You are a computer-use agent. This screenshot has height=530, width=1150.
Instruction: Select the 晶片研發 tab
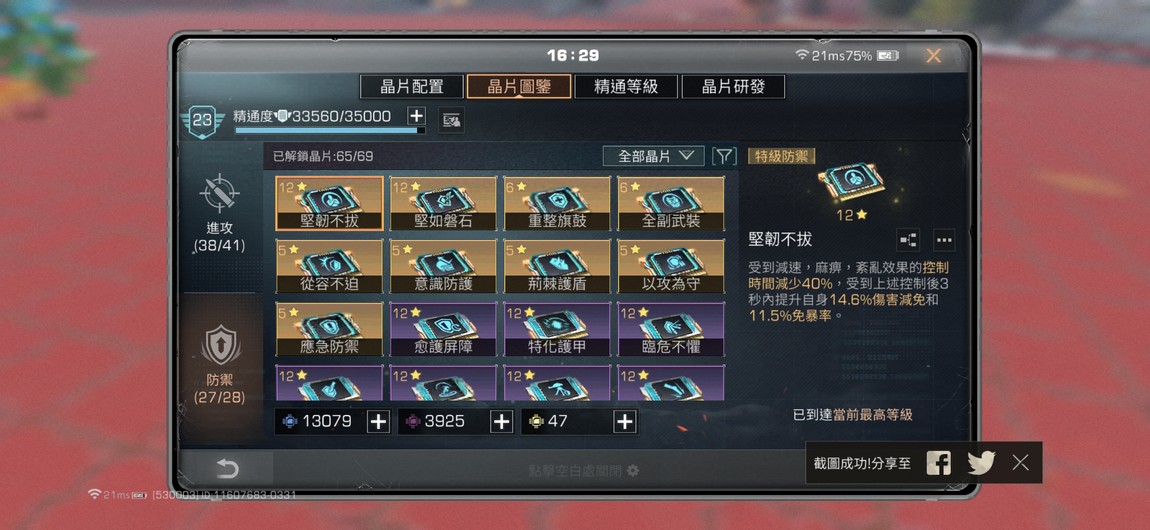pos(733,87)
